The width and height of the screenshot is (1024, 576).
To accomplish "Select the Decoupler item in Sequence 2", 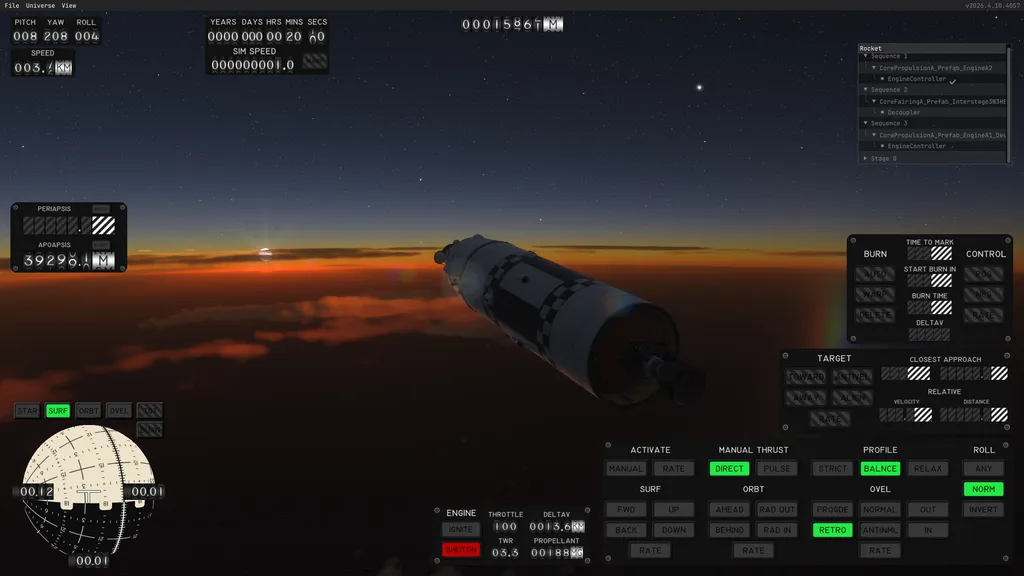I will (x=903, y=112).
